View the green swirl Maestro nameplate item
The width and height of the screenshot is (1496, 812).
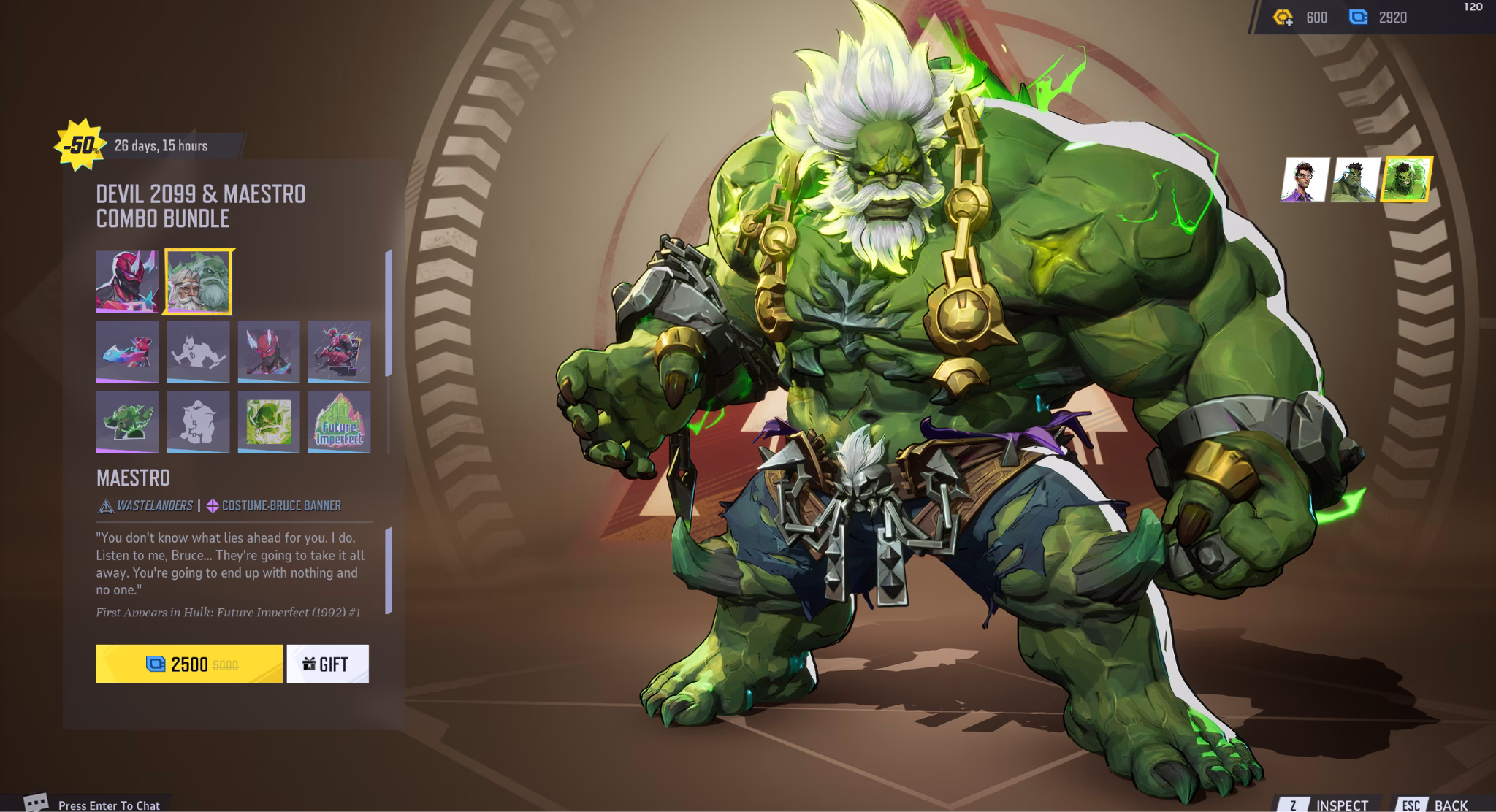pos(269,421)
